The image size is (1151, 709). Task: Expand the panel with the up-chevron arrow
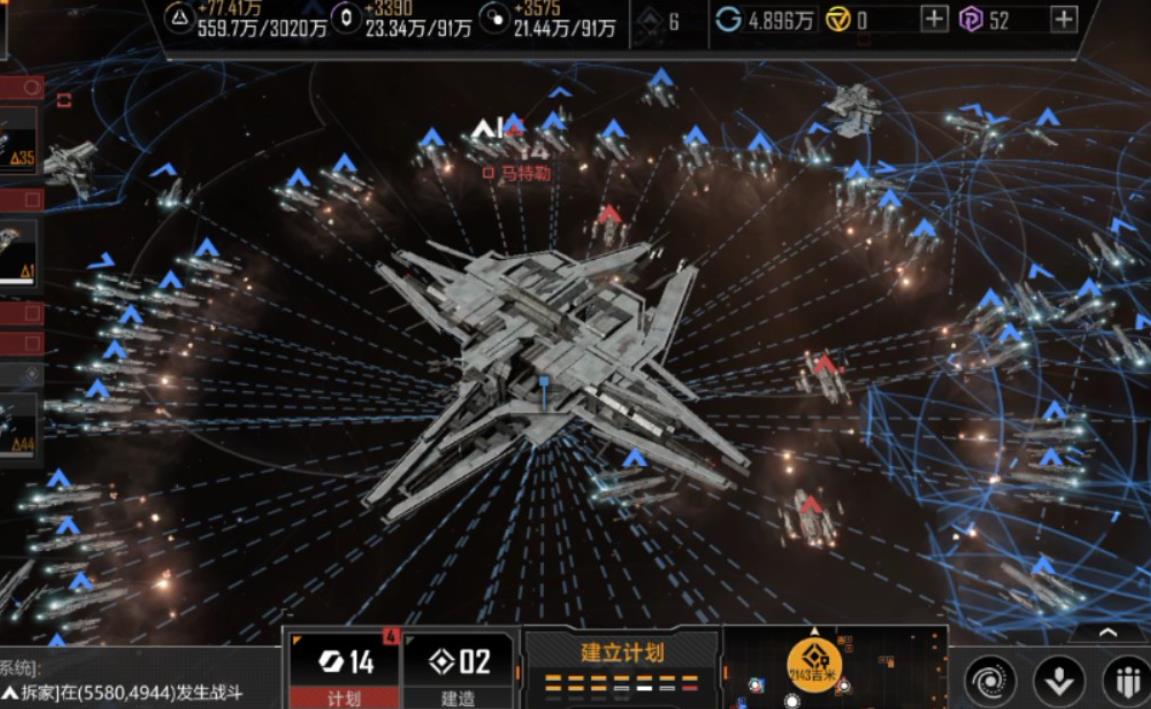pos(1108,632)
